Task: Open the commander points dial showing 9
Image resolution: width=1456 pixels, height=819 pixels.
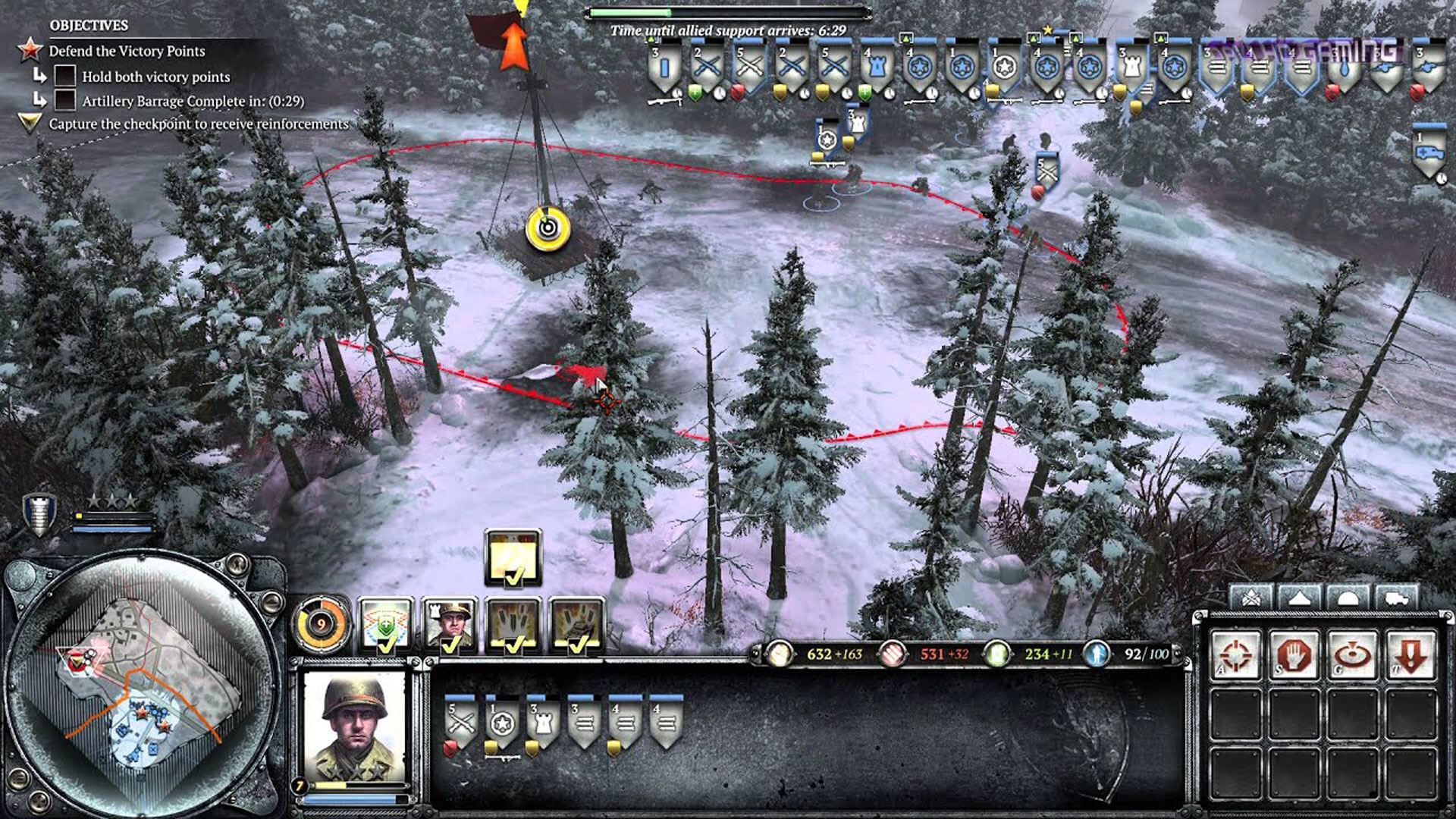Action: coord(321,624)
